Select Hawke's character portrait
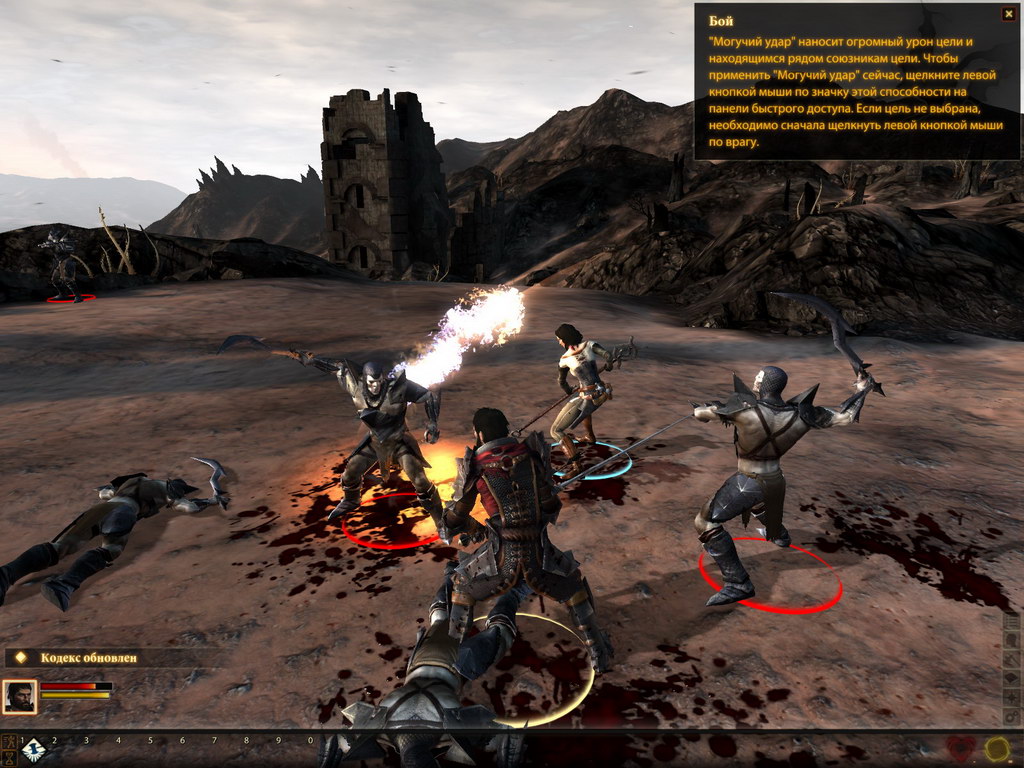This screenshot has width=1024, height=768. click(19, 696)
